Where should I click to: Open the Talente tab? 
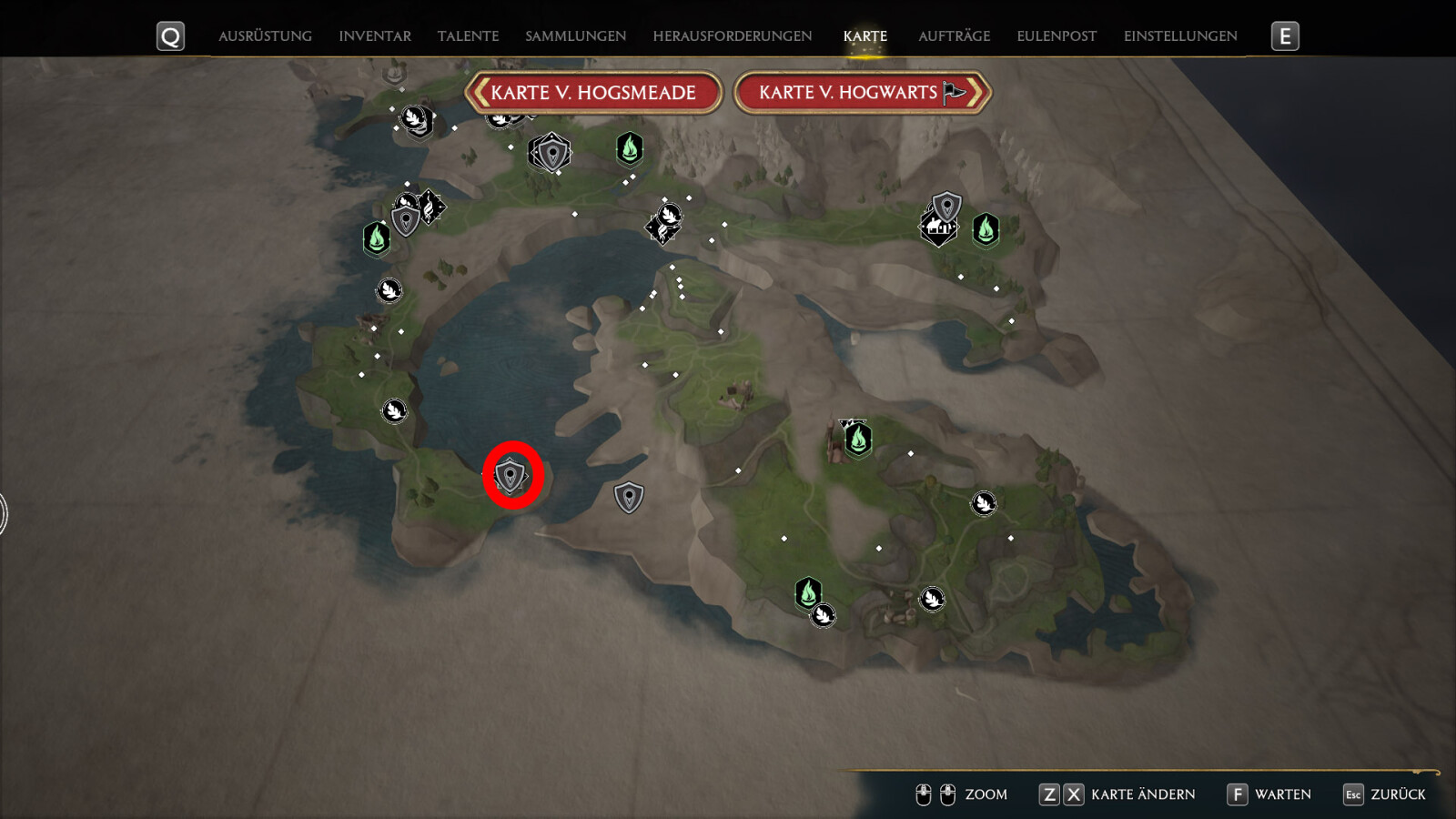point(468,36)
